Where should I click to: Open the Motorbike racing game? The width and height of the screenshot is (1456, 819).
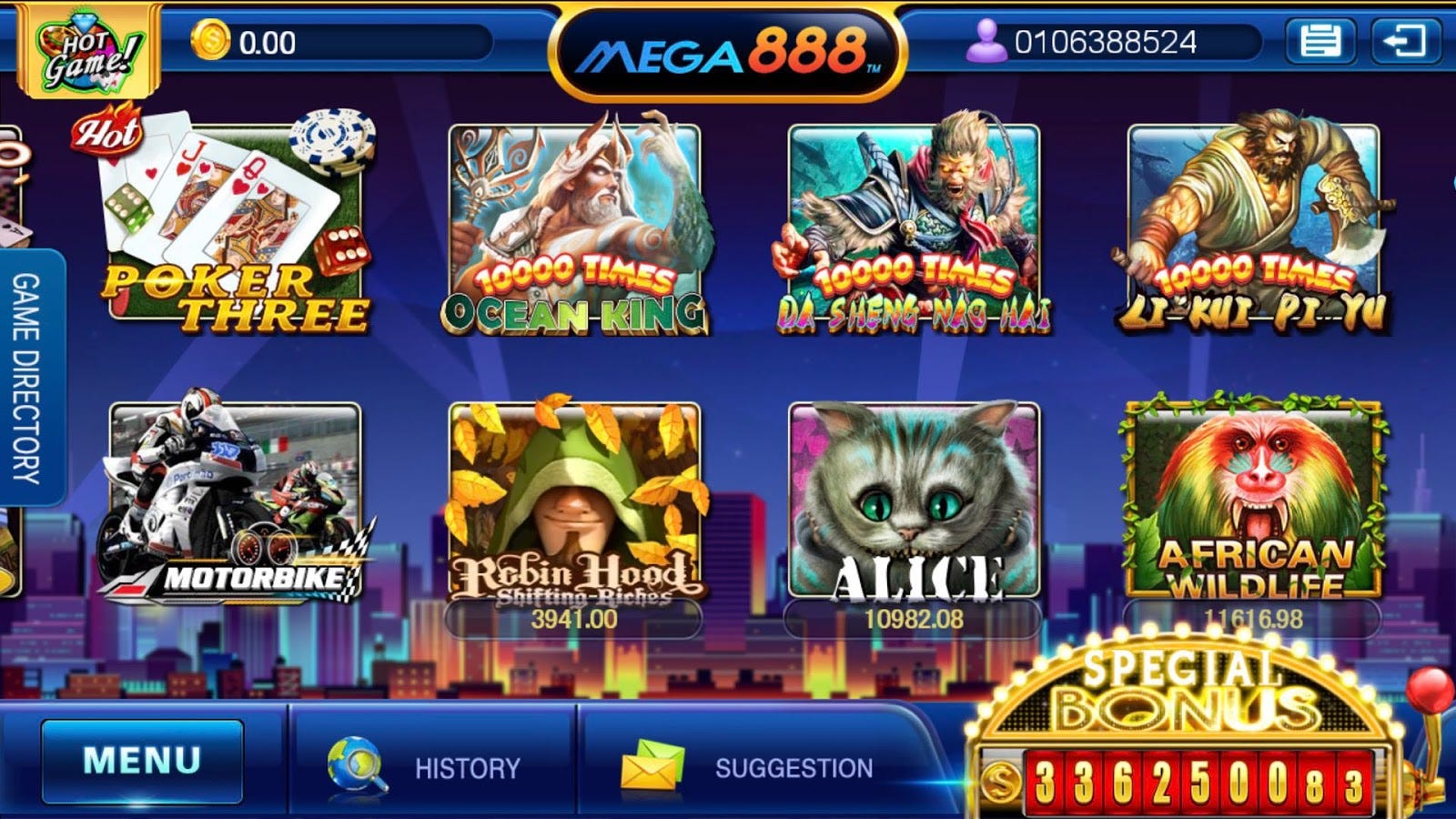coord(235,500)
